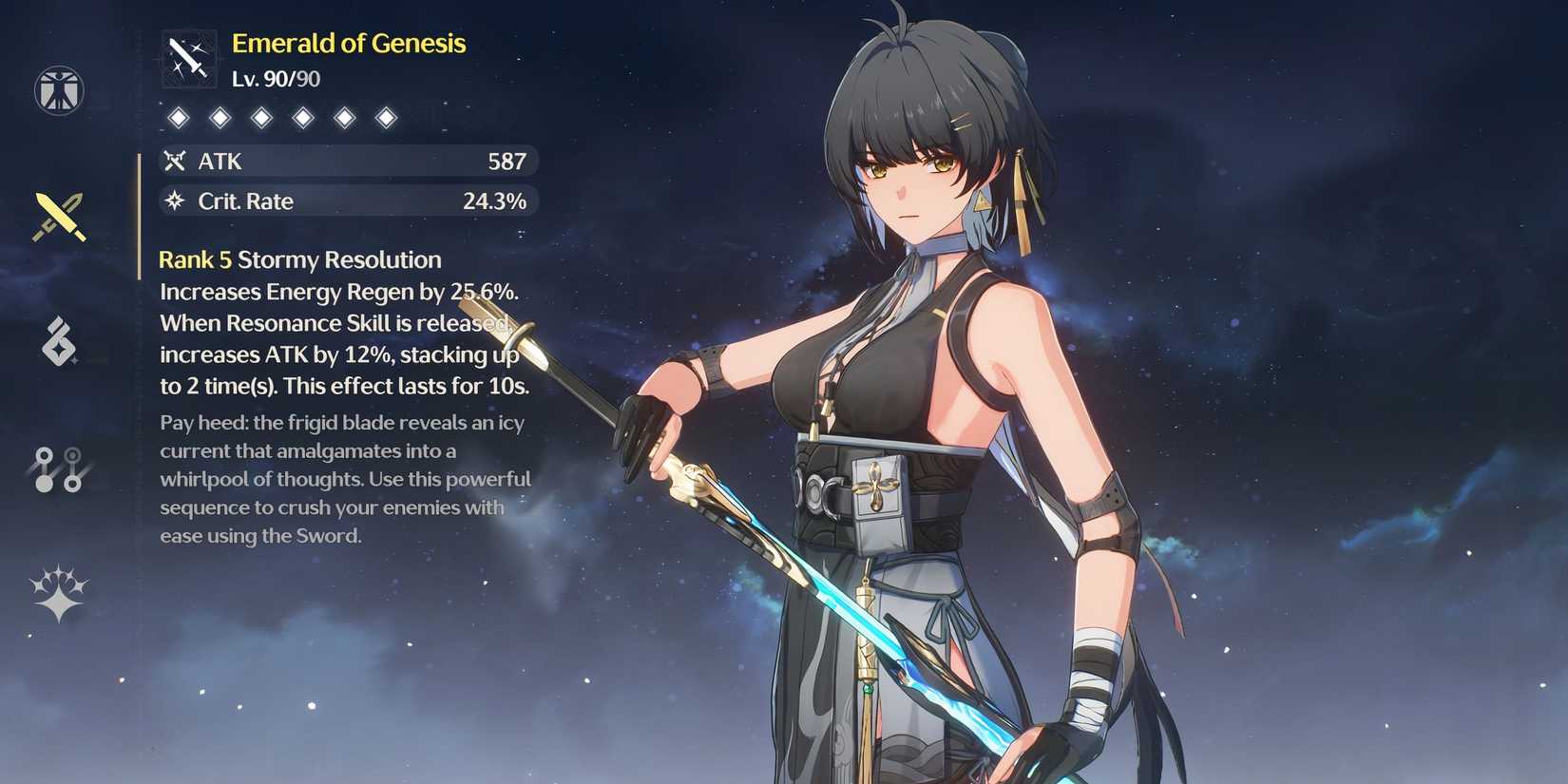Click the rarity diamond progress row
Screen dimensions: 1568x784
[282, 117]
